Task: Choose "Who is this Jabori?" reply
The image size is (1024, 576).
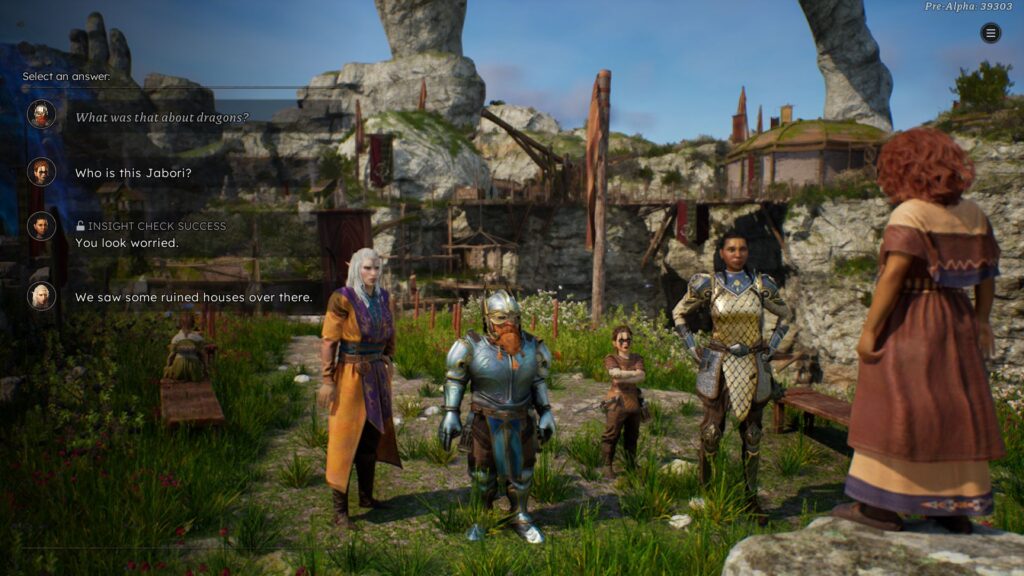Action: click(x=134, y=173)
